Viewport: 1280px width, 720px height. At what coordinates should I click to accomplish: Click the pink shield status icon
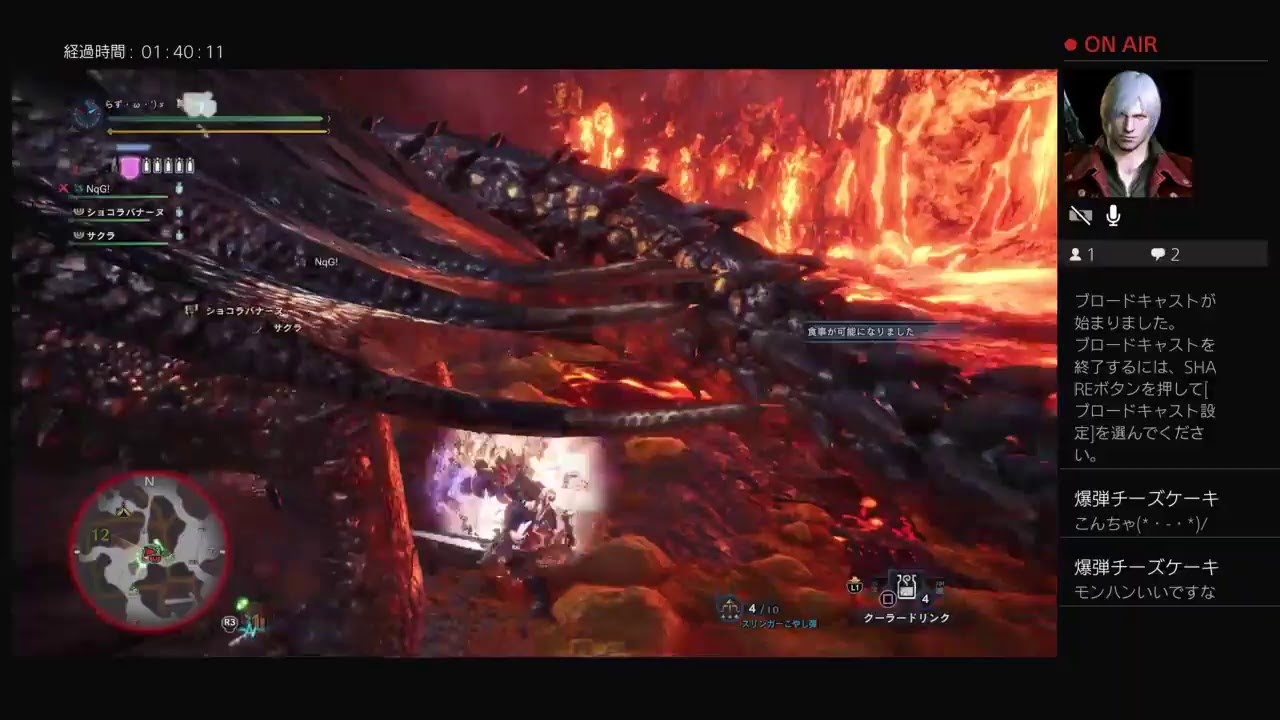coord(130,168)
